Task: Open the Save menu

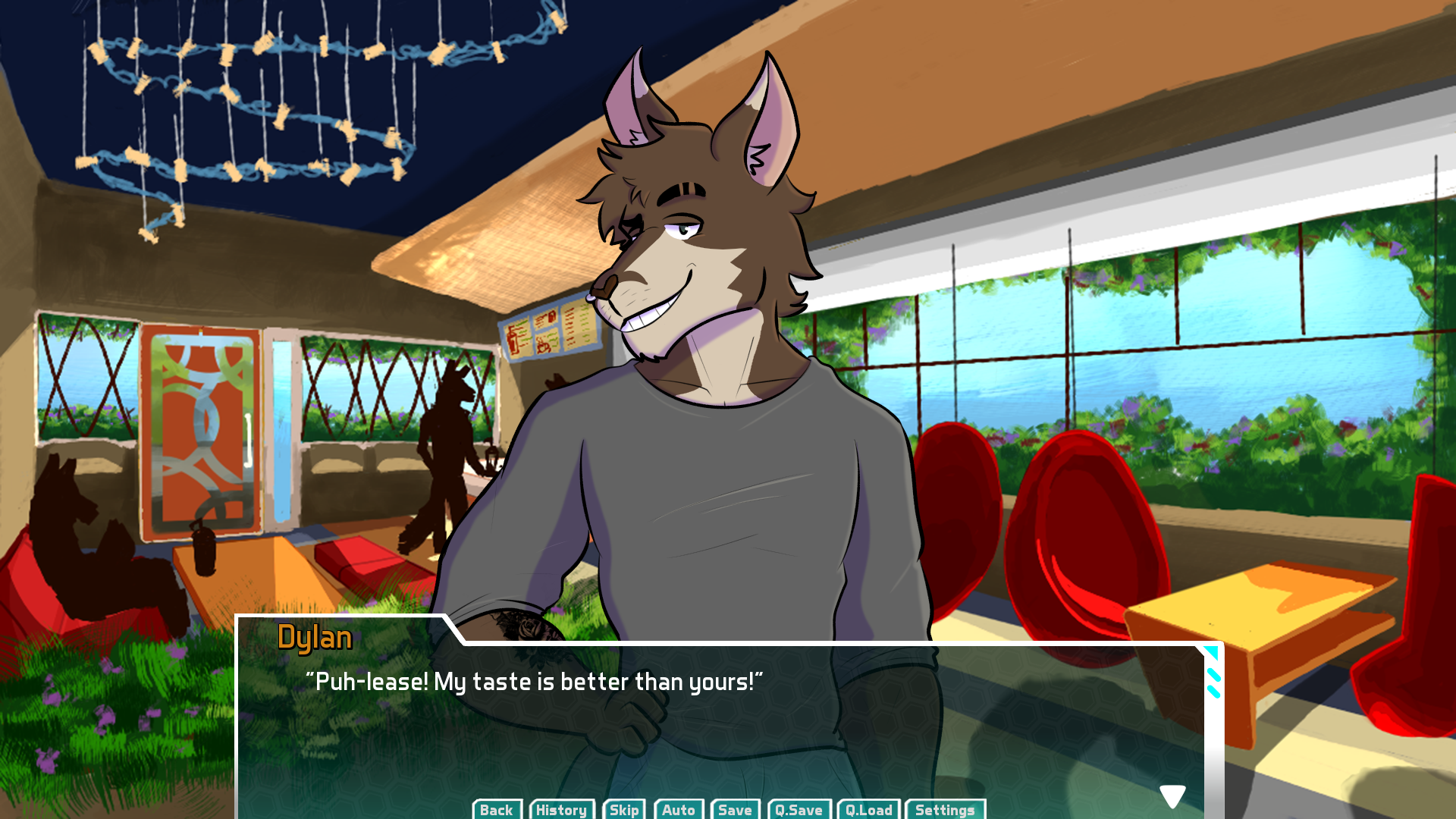Action: click(735, 809)
